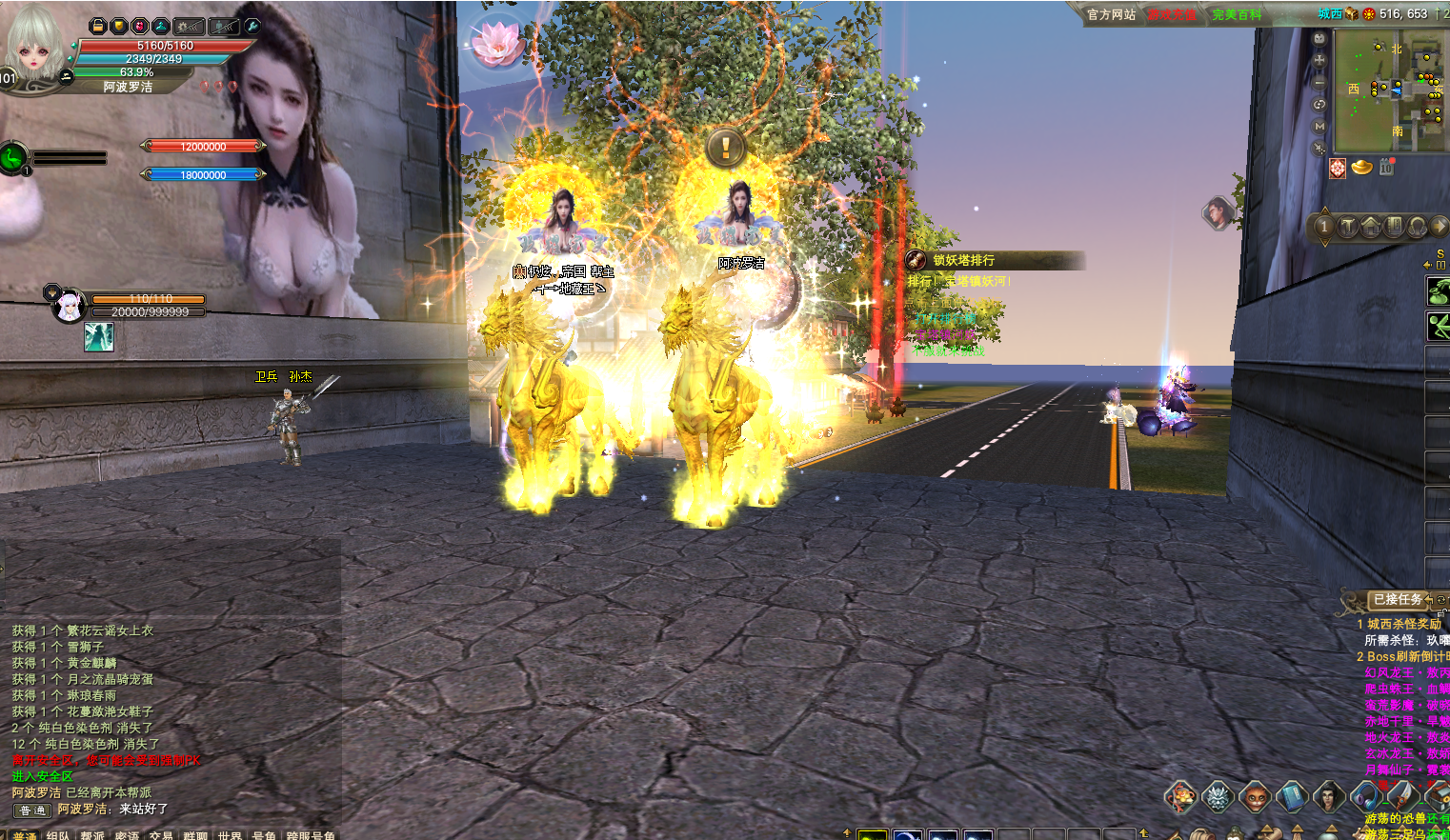This screenshot has height=840, width=1450.
Task: Click the minimap's minus zoom button
Action: [x=1319, y=83]
